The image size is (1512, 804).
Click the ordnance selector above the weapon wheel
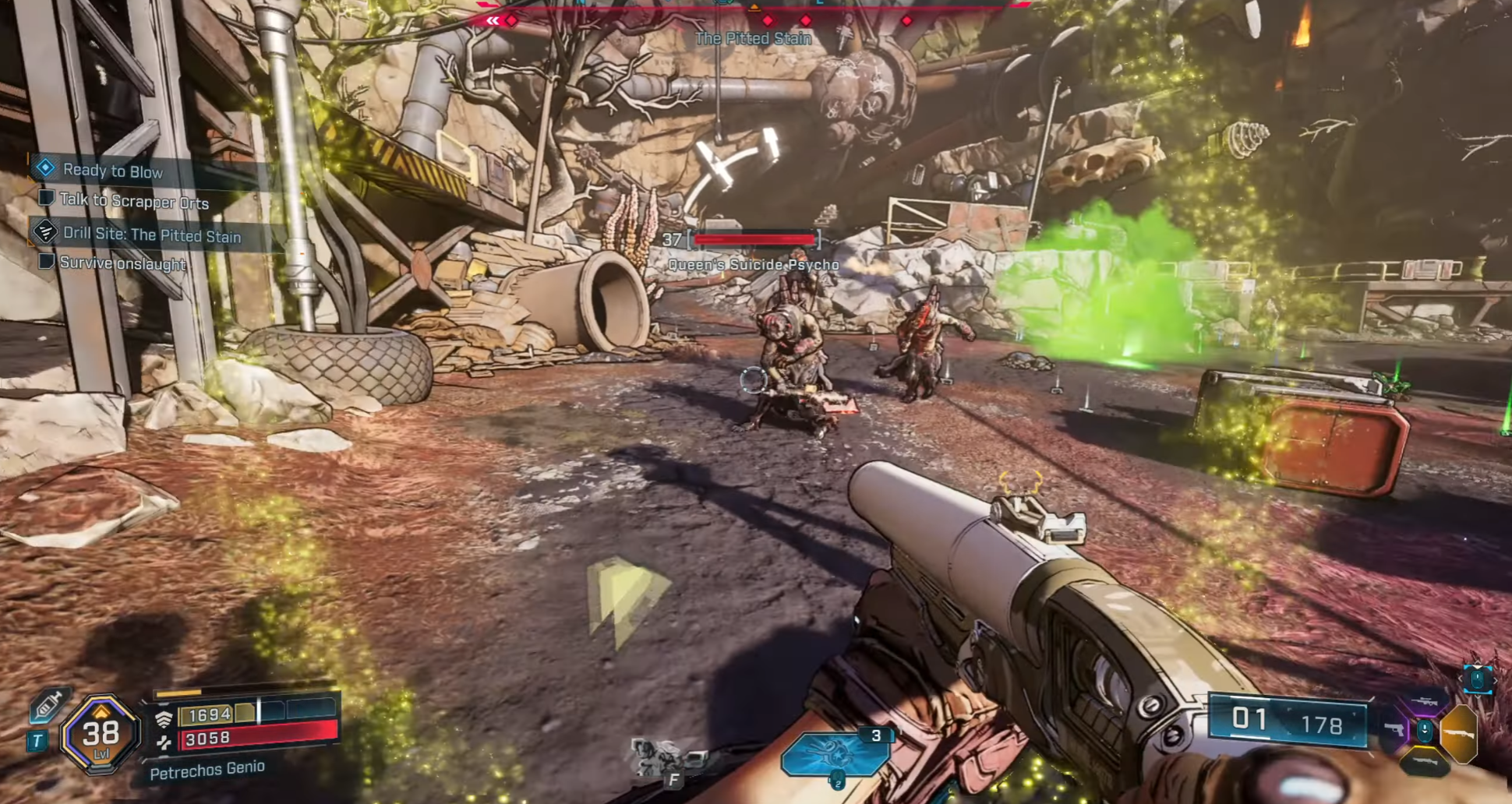(1478, 679)
